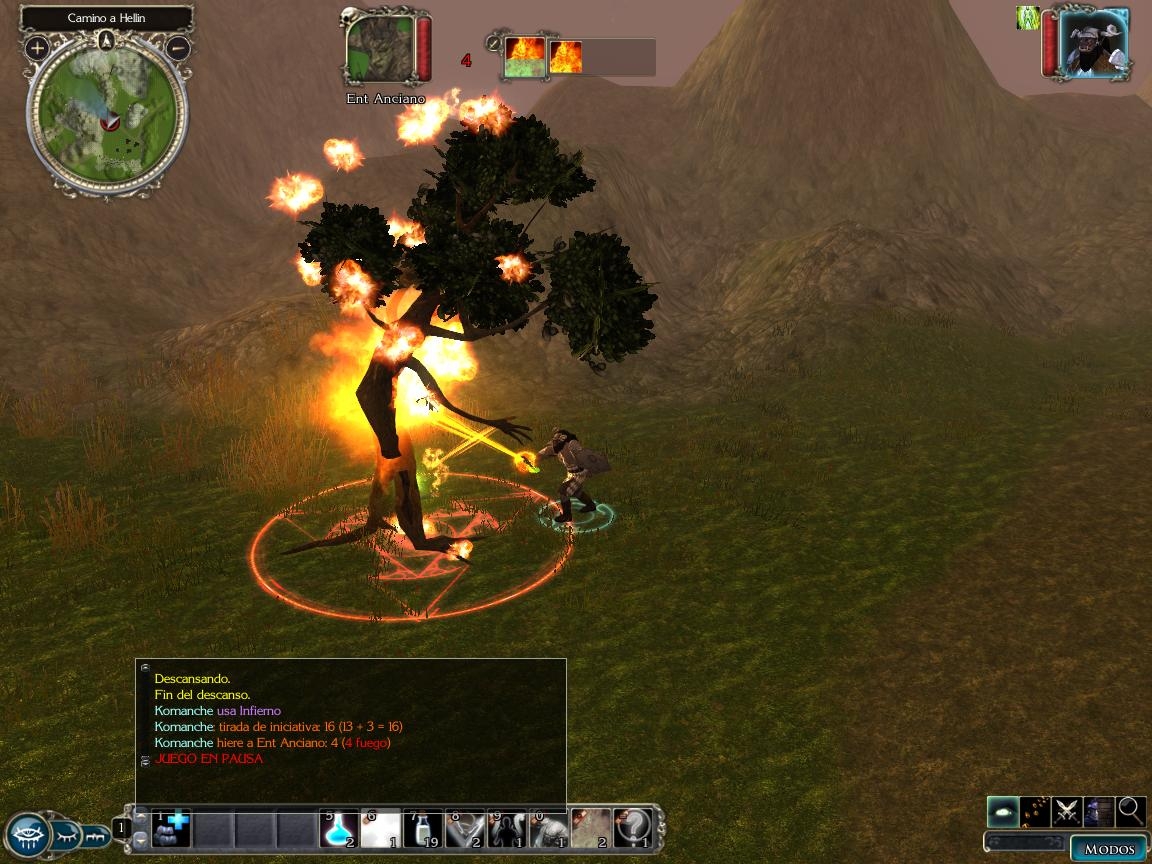Click the large eye button at bottom left

click(x=27, y=833)
